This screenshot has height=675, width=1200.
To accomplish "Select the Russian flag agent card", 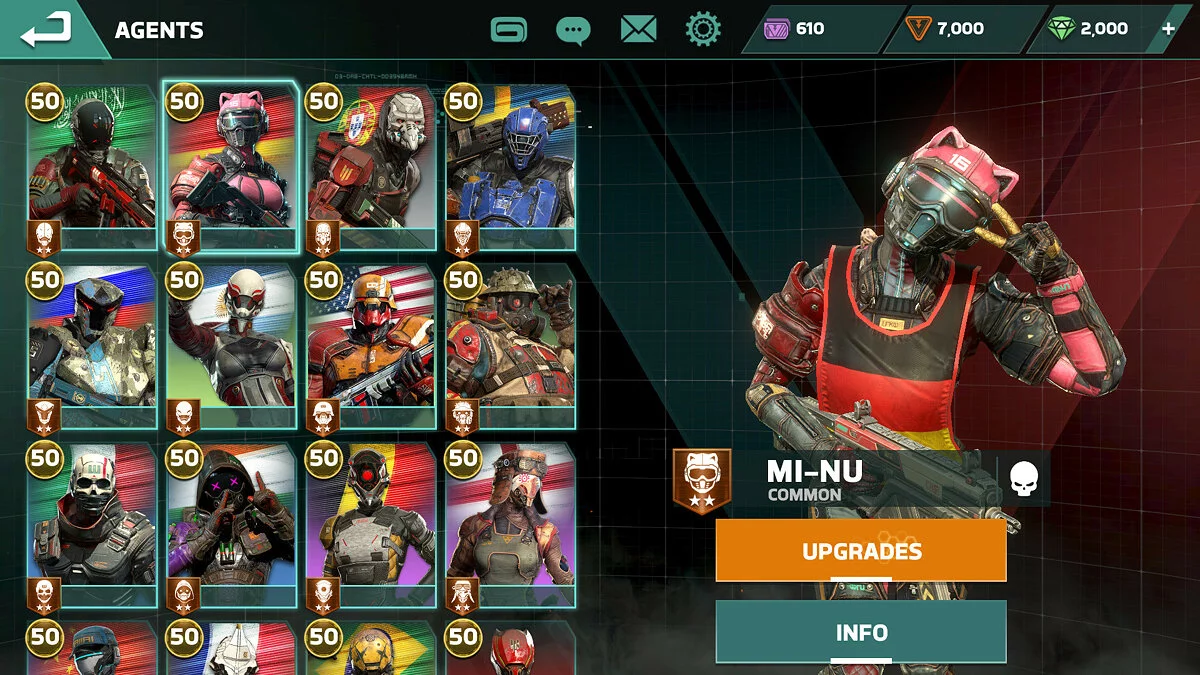I will point(92,345).
